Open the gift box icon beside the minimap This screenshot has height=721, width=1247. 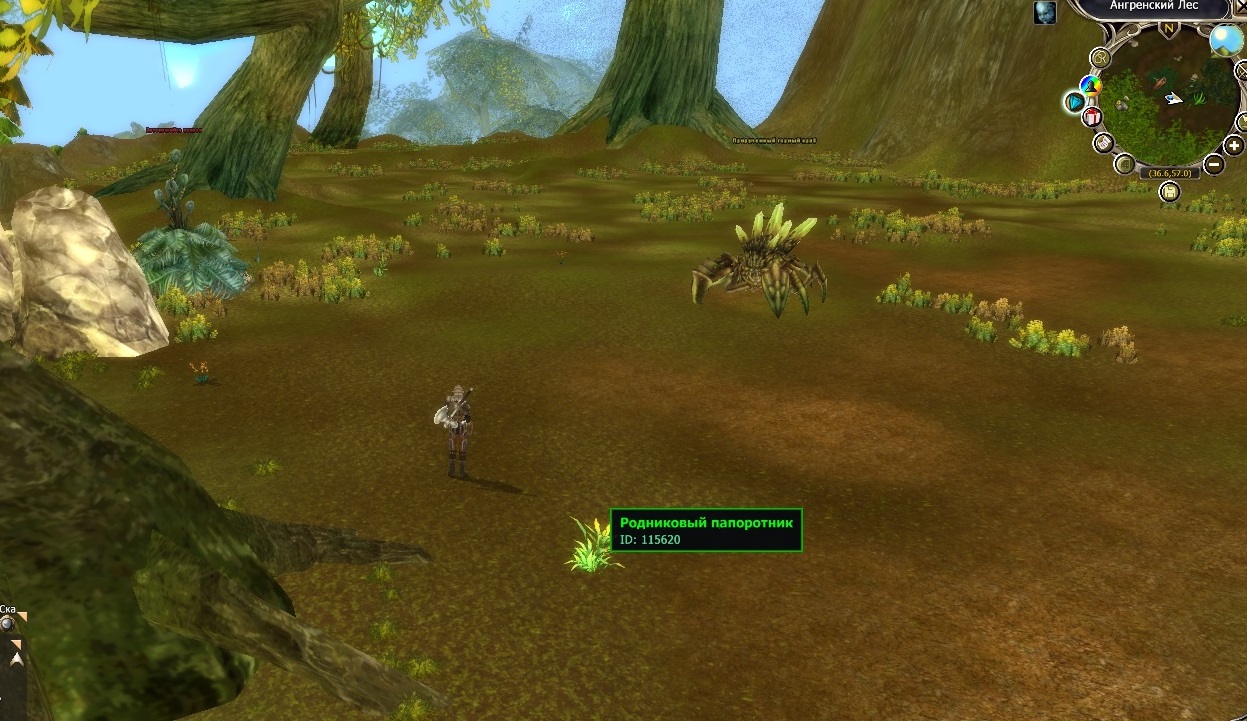(x=1092, y=117)
